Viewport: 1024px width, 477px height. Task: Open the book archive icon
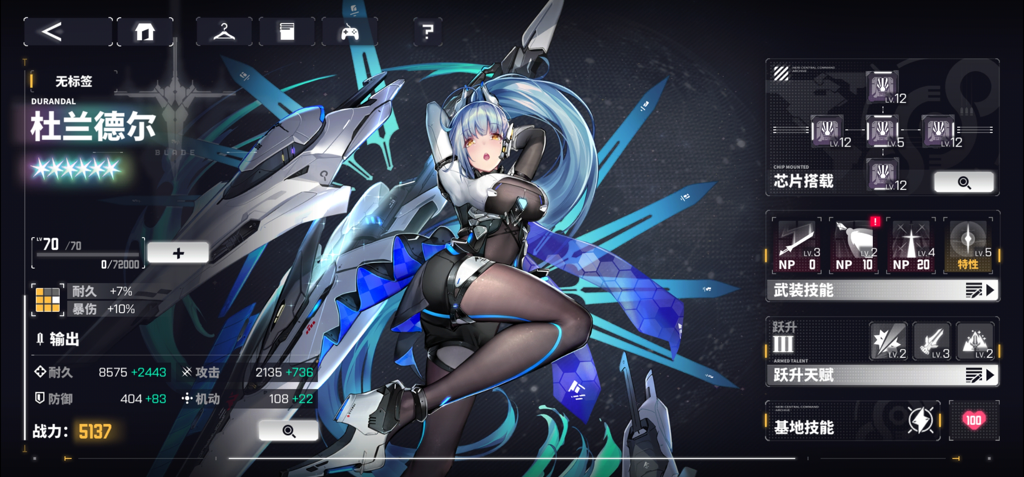[286, 31]
